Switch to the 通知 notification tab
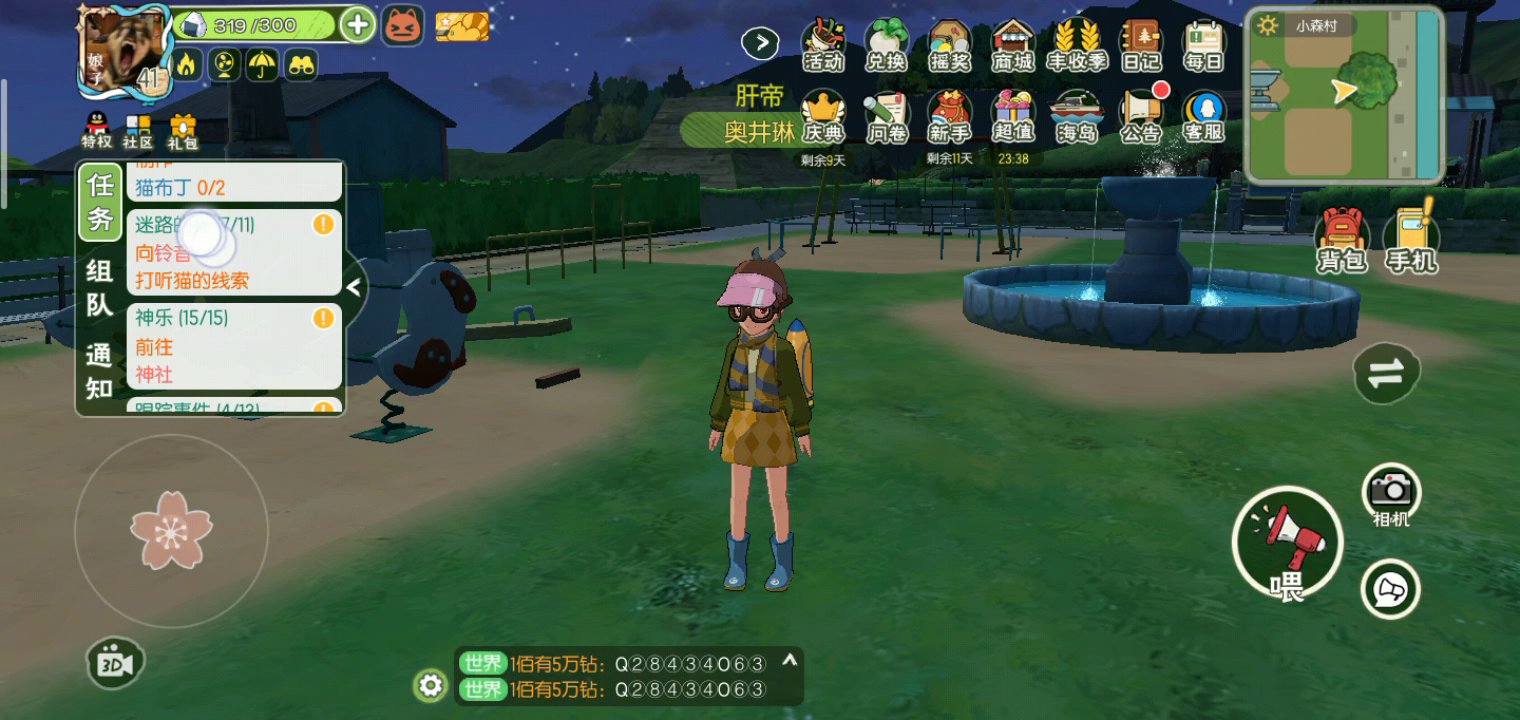The height and width of the screenshot is (720, 1520). [100, 371]
